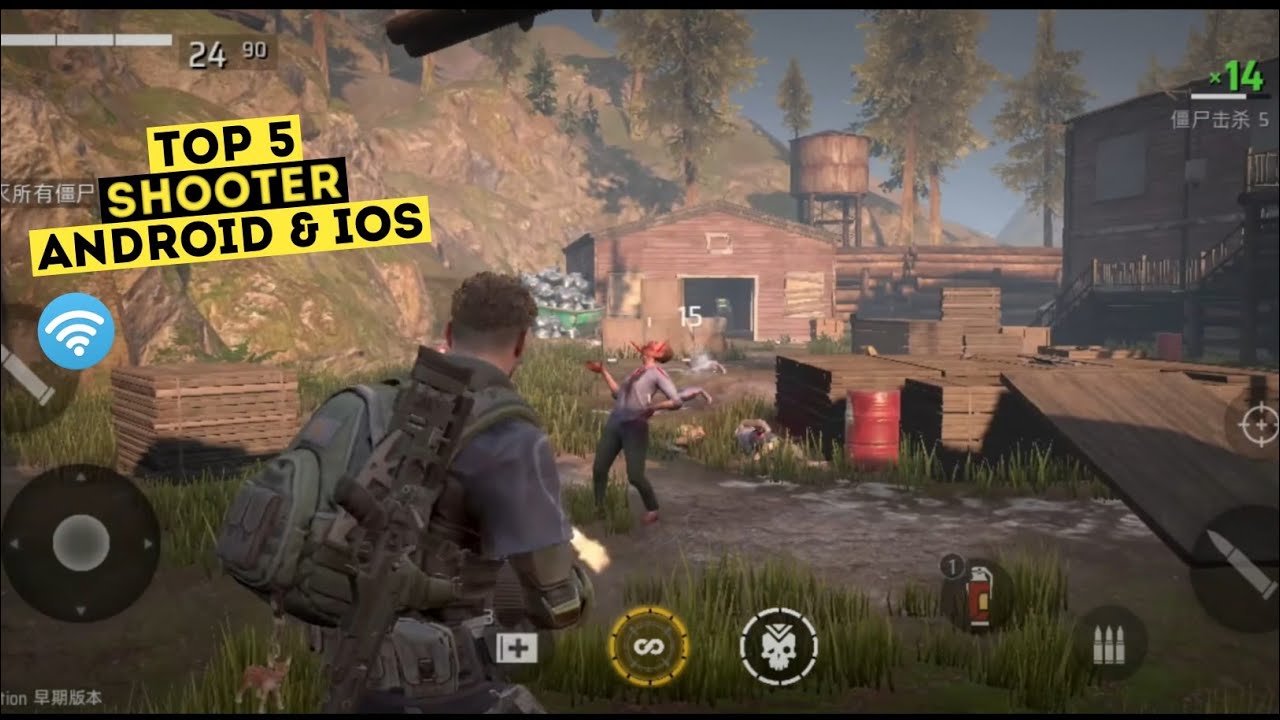Click the segmented health bar
This screenshot has width=1280, height=720.
coord(85,40)
